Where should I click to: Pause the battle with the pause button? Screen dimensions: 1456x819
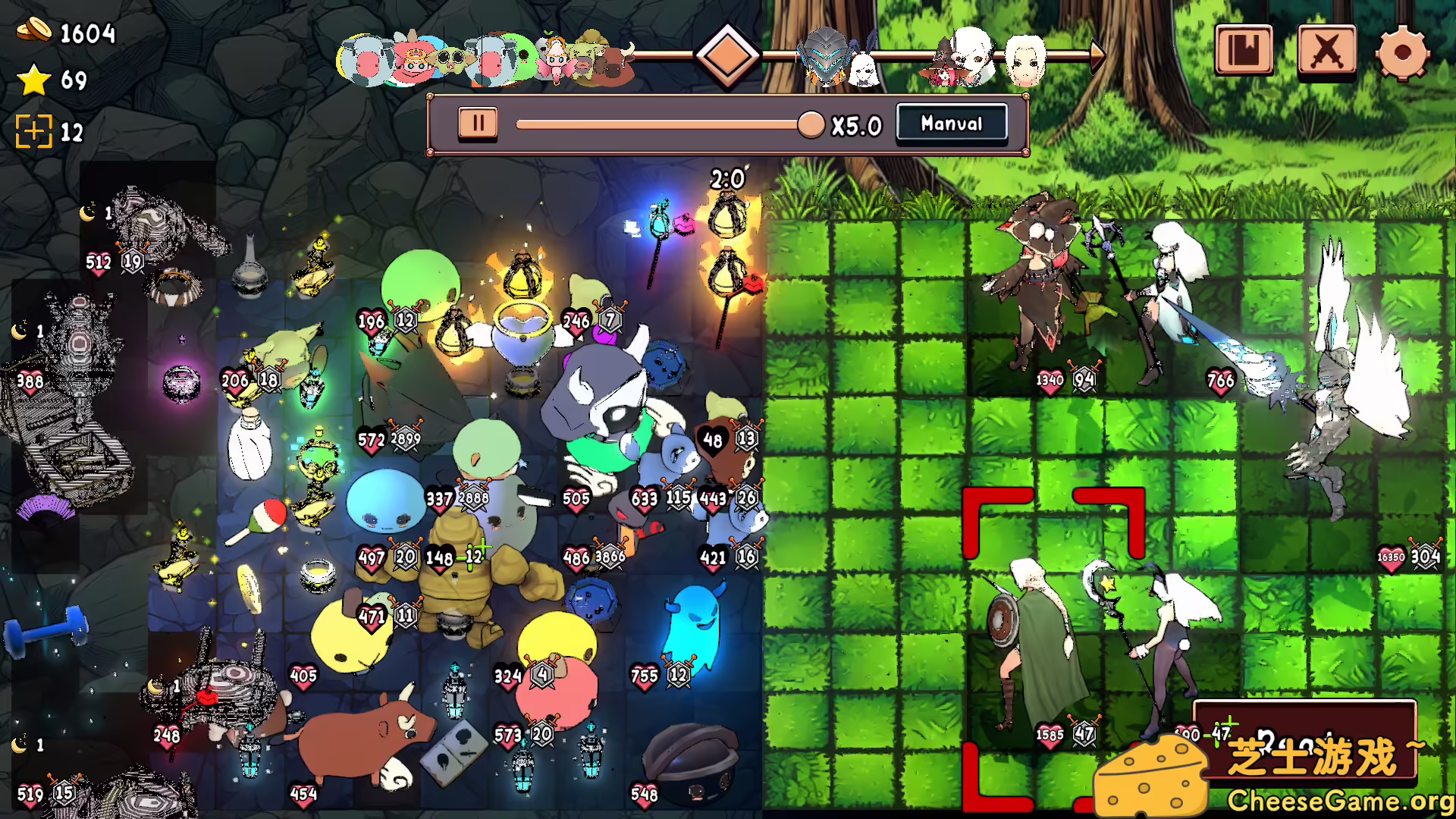[x=478, y=123]
